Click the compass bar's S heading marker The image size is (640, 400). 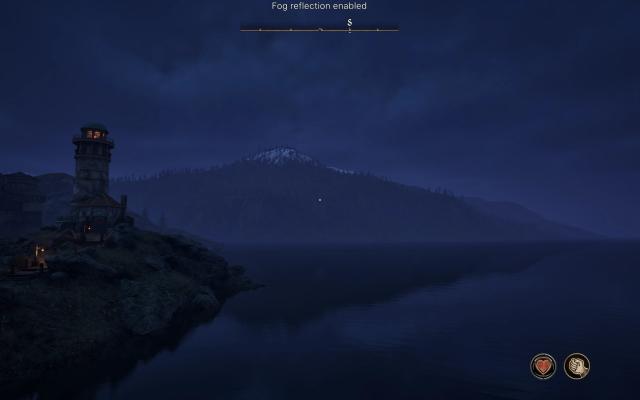[350, 22]
